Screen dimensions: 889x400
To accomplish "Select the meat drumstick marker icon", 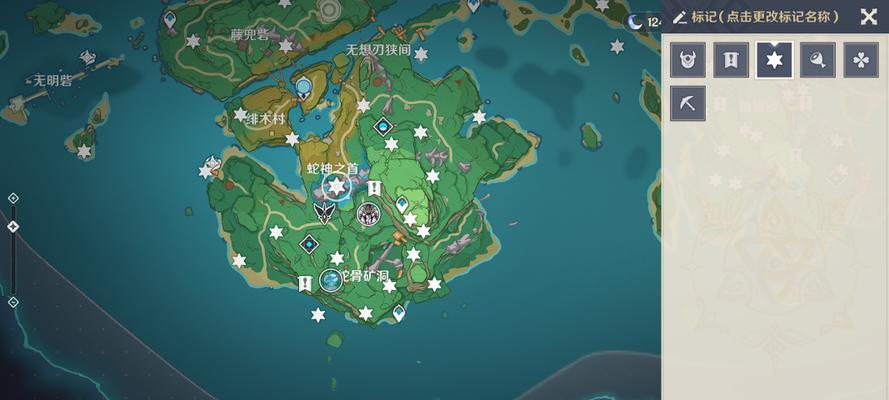I will pos(818,60).
